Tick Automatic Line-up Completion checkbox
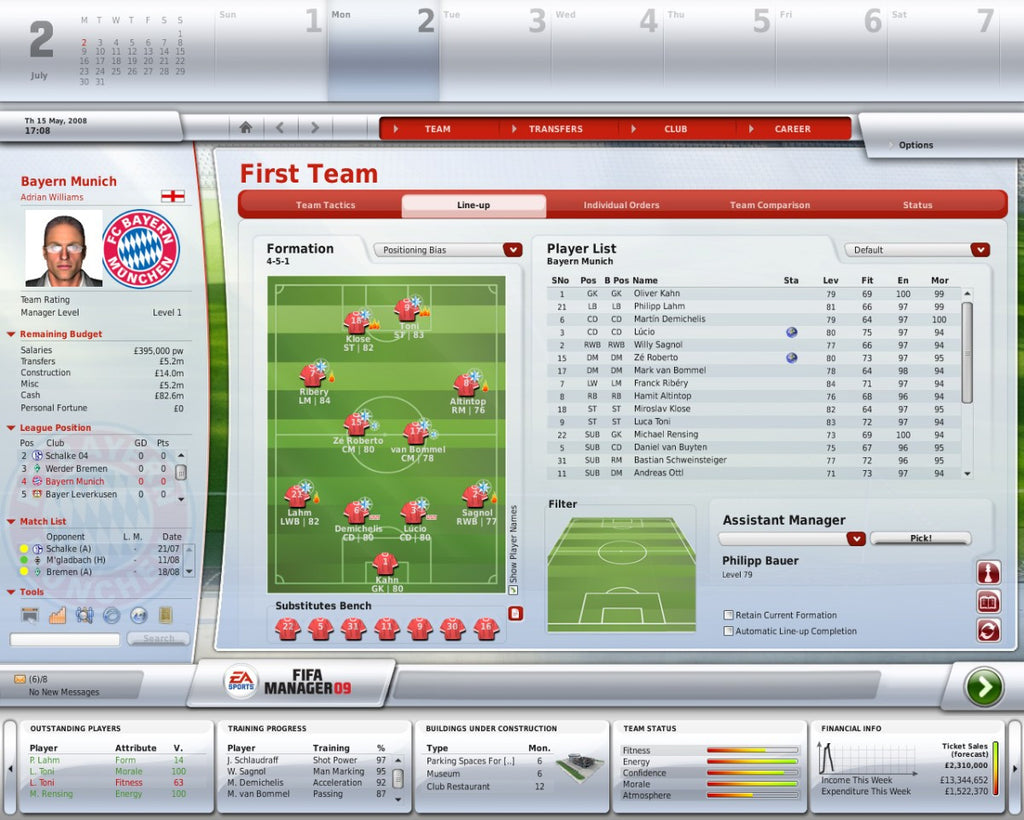 coord(729,631)
